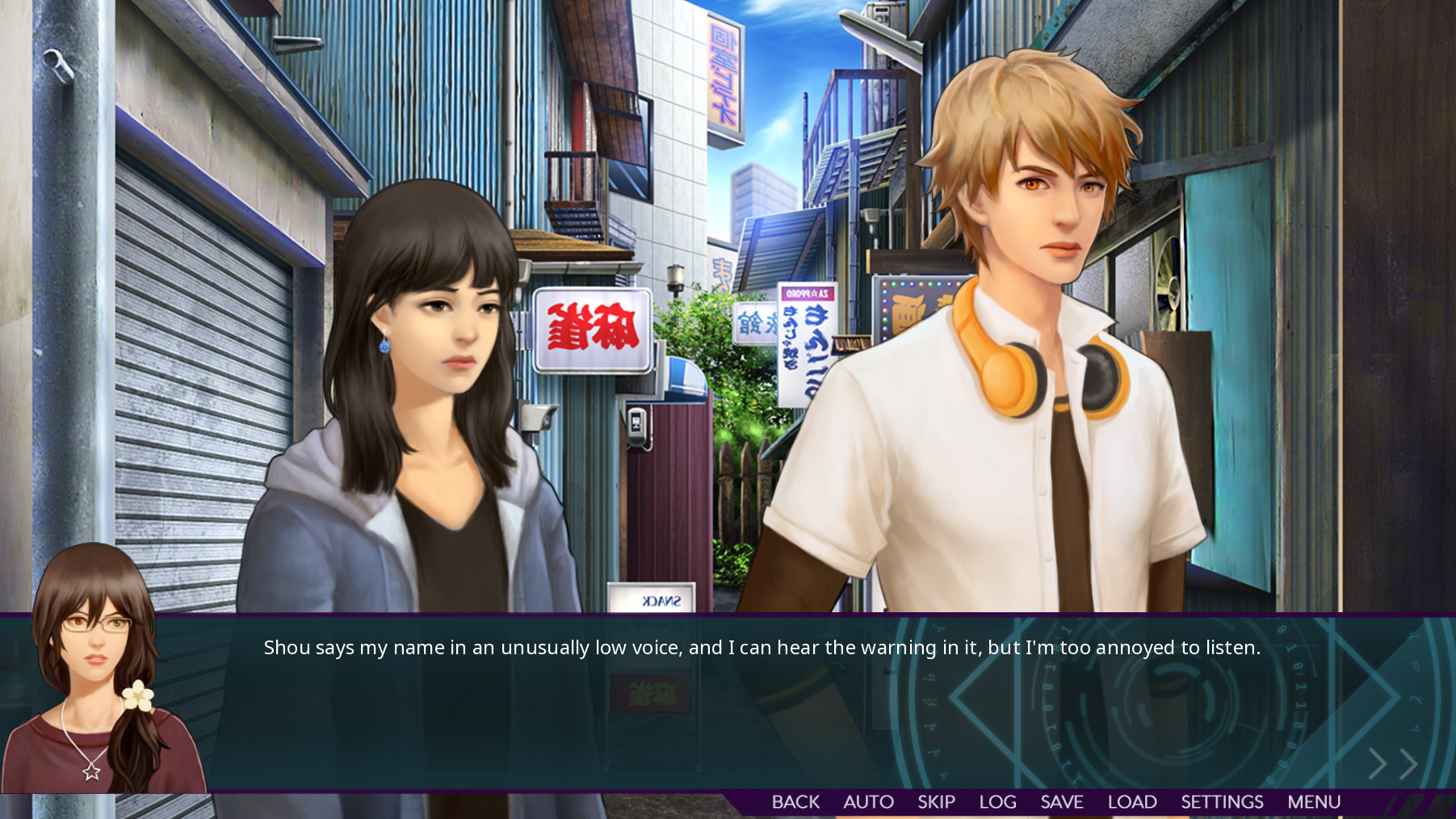
Task: Open the dialogue LOG
Action: point(997,801)
